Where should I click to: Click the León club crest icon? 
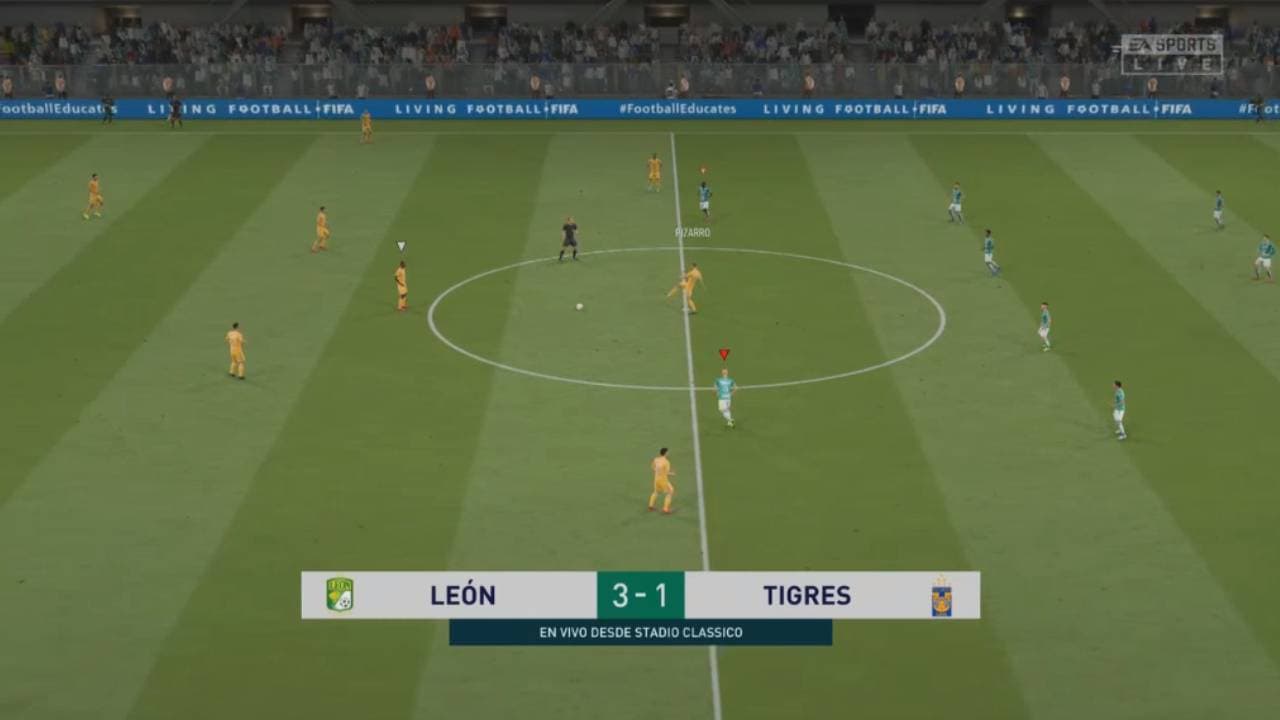click(x=339, y=594)
